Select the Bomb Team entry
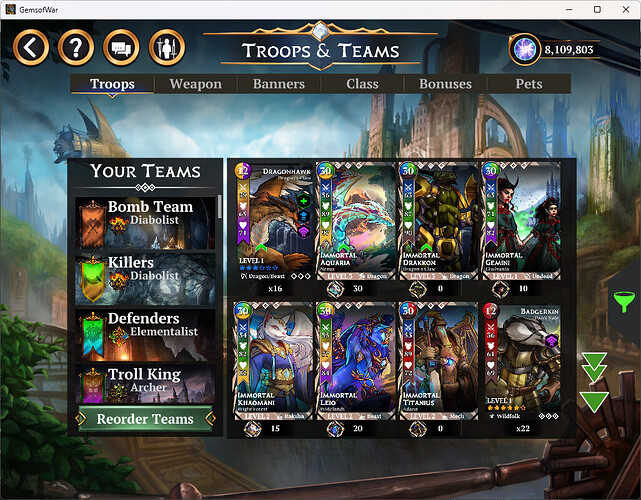 coord(146,222)
